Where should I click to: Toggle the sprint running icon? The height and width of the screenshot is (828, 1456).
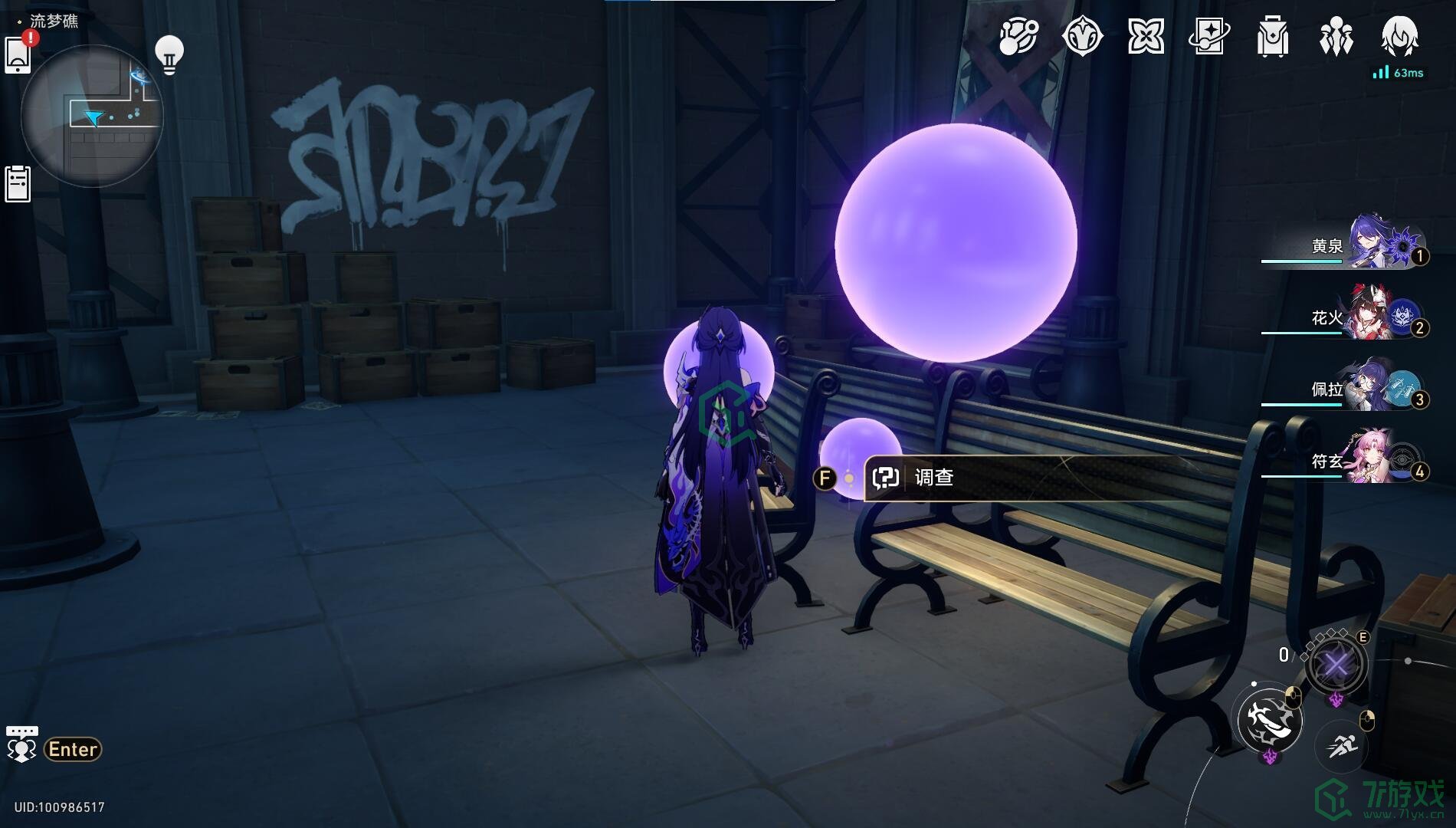(x=1342, y=744)
